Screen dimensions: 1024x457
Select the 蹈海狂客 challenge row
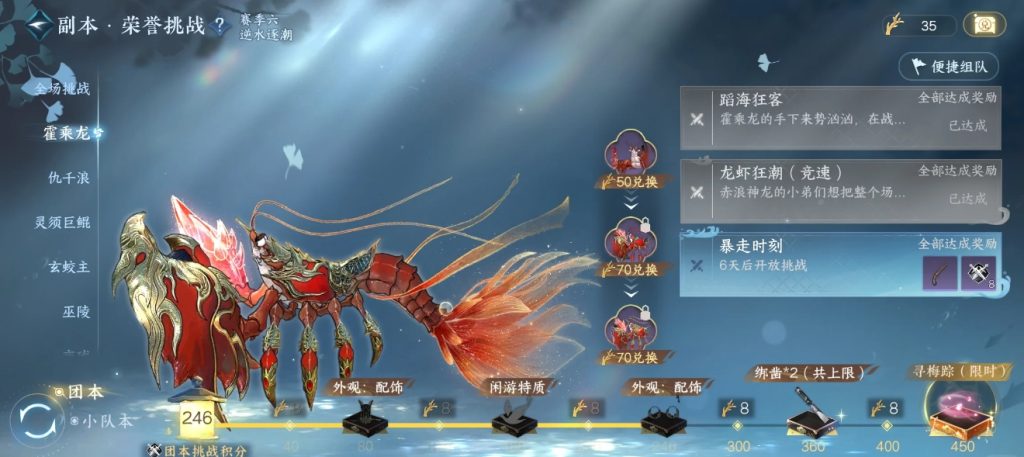(x=839, y=110)
